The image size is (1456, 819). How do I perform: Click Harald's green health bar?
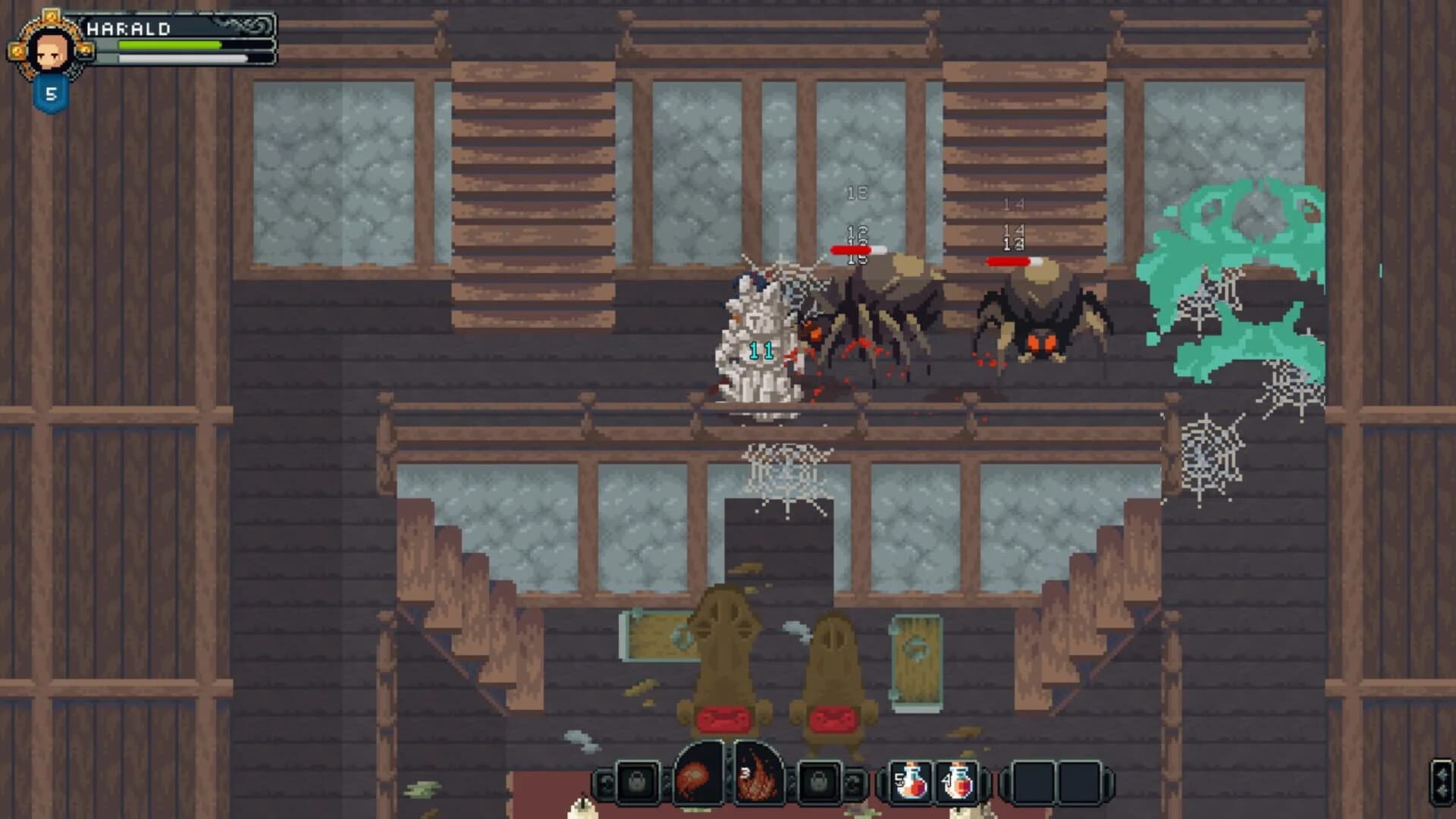point(169,45)
